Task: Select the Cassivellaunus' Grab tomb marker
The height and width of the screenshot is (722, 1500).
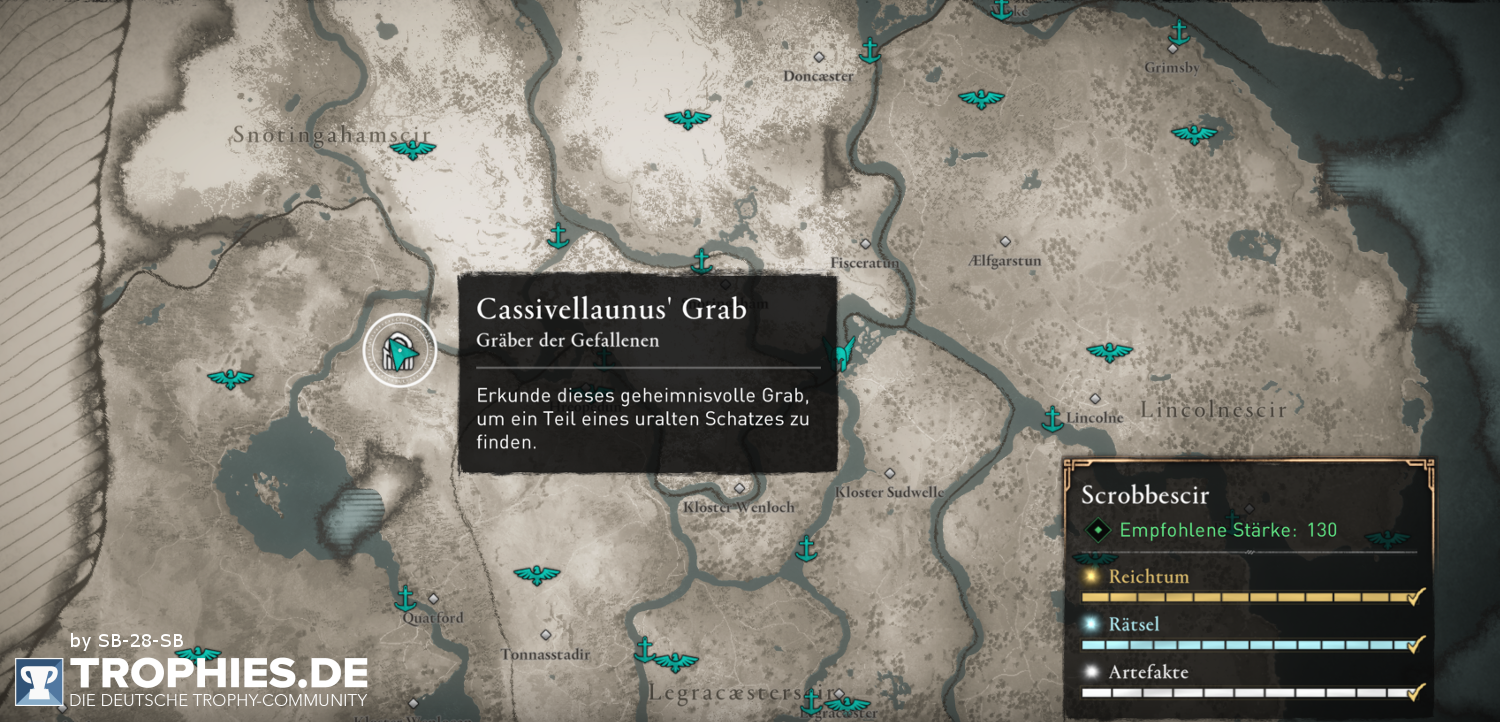Action: click(399, 350)
